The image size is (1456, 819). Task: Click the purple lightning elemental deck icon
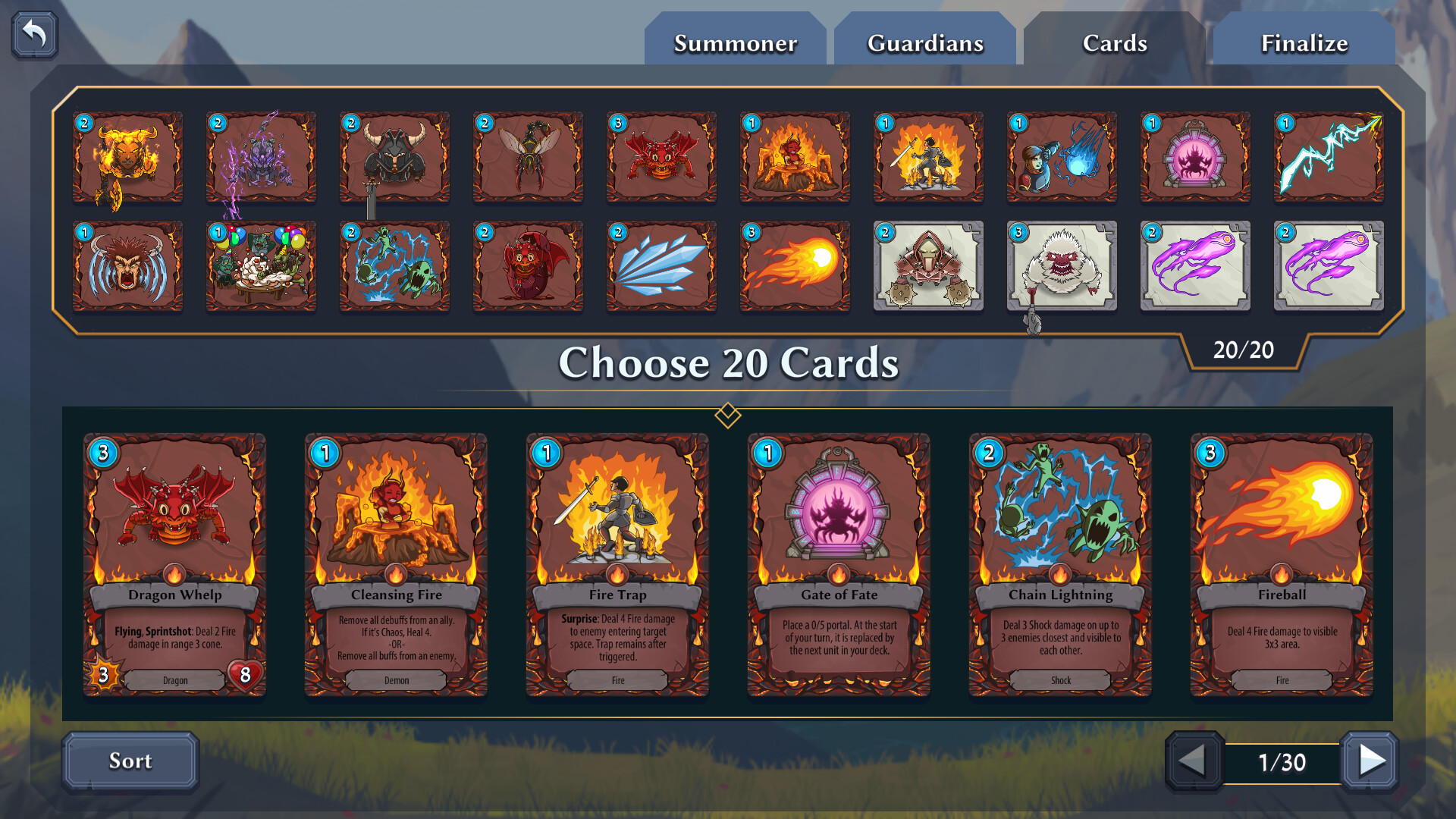coord(261,157)
